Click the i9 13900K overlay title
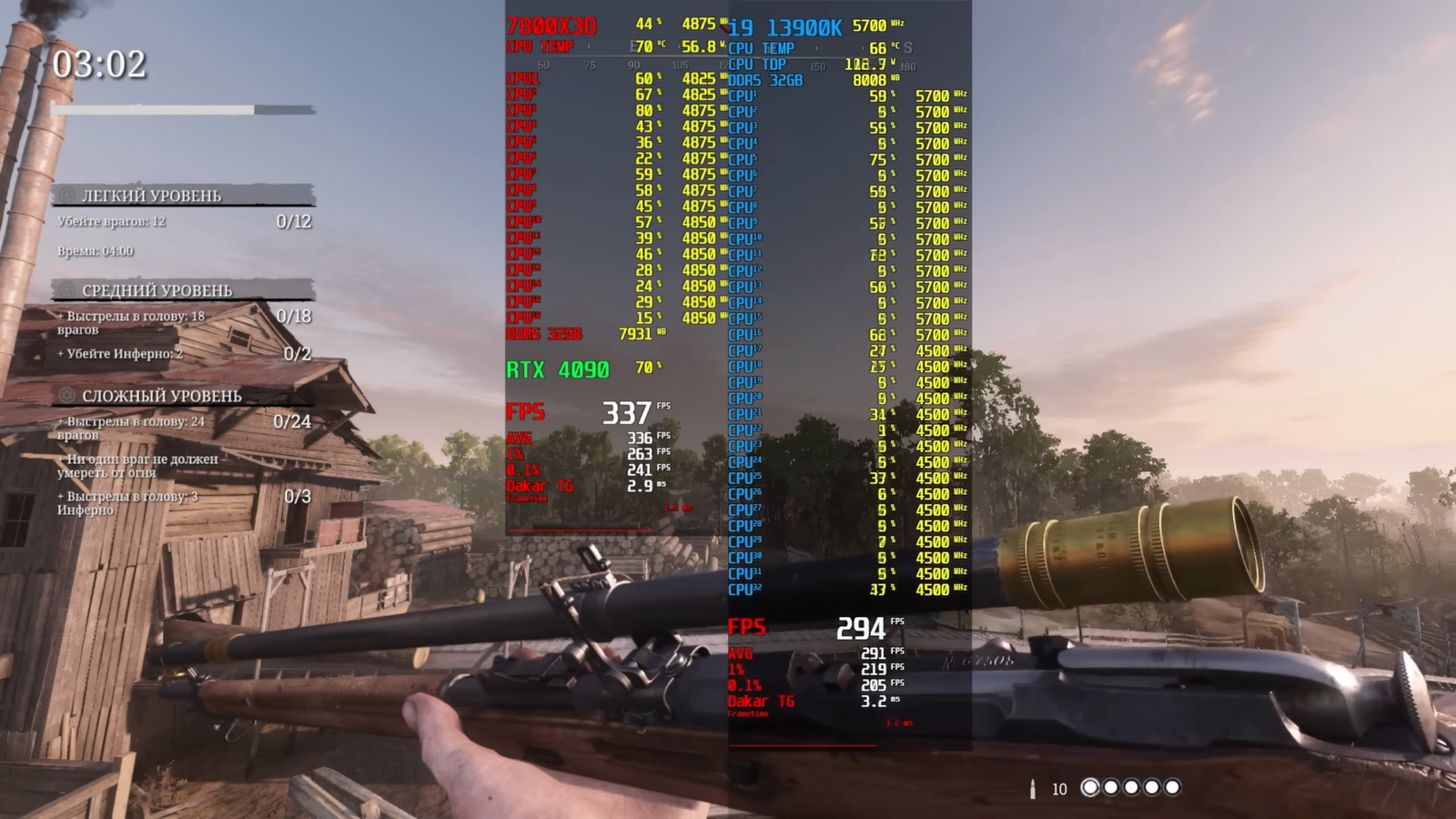1456x819 pixels. pos(785,28)
